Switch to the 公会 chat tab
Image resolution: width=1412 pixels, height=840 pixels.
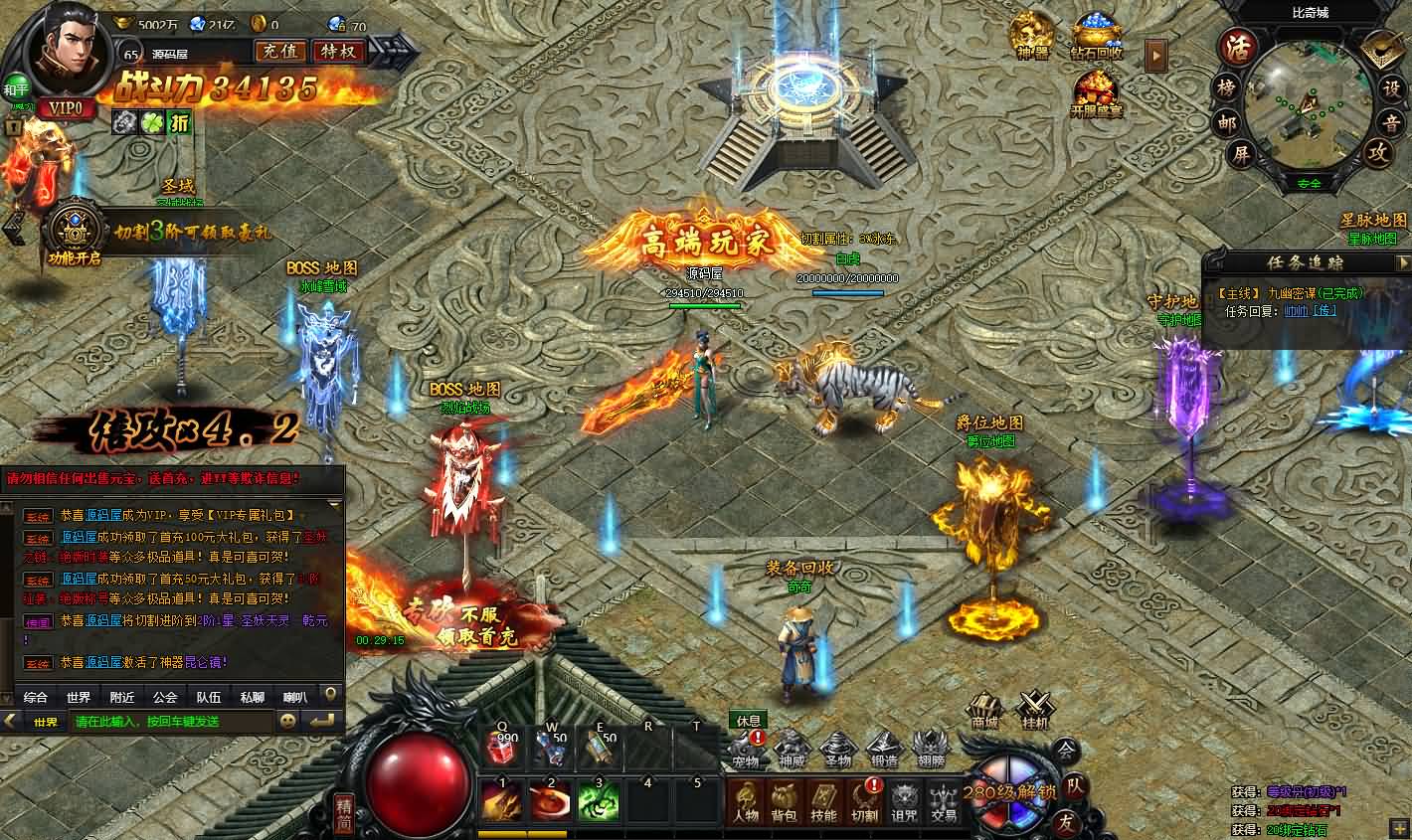pos(164,697)
